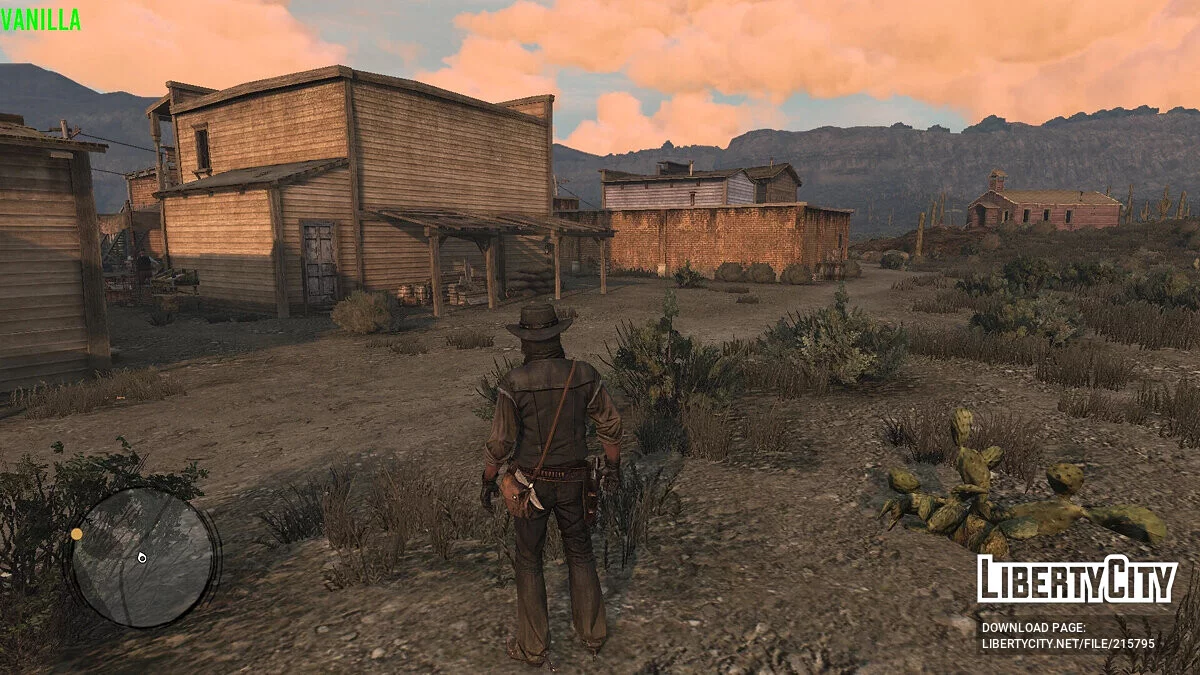1200x675 pixels.
Task: Select the yellow marker on the minimap edge
Action: pos(77,534)
